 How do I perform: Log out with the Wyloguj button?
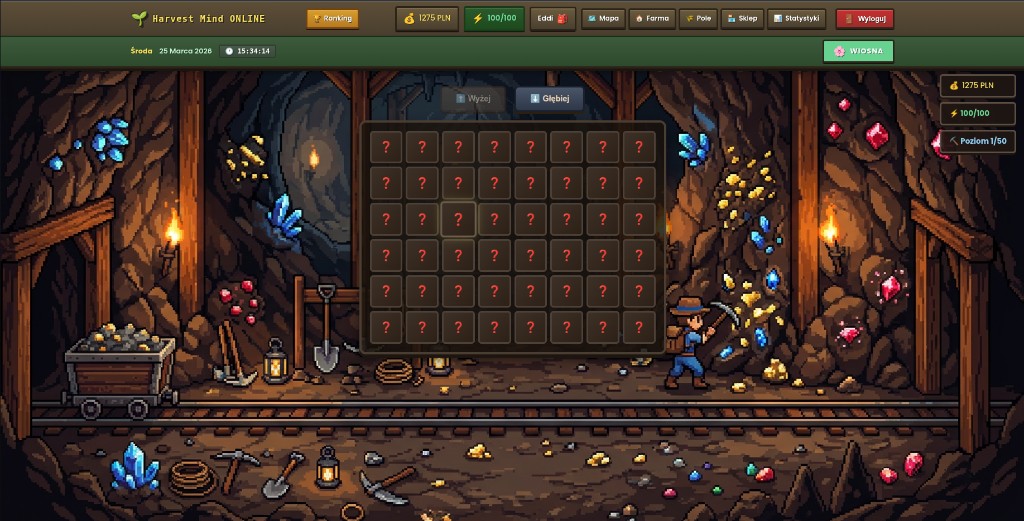pyautogui.click(x=864, y=18)
